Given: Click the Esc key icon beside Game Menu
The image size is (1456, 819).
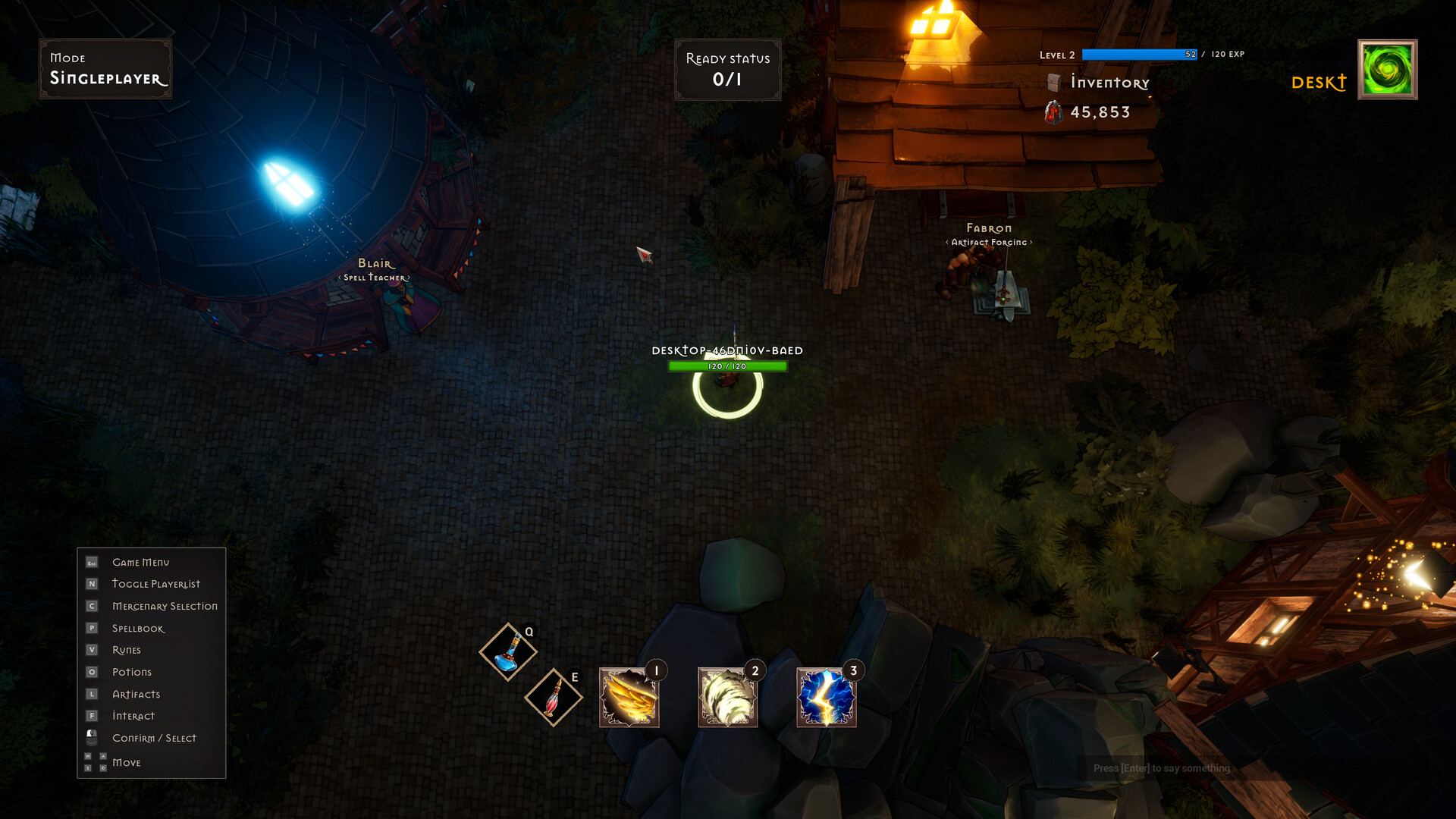Looking at the screenshot, I should tap(92, 562).
